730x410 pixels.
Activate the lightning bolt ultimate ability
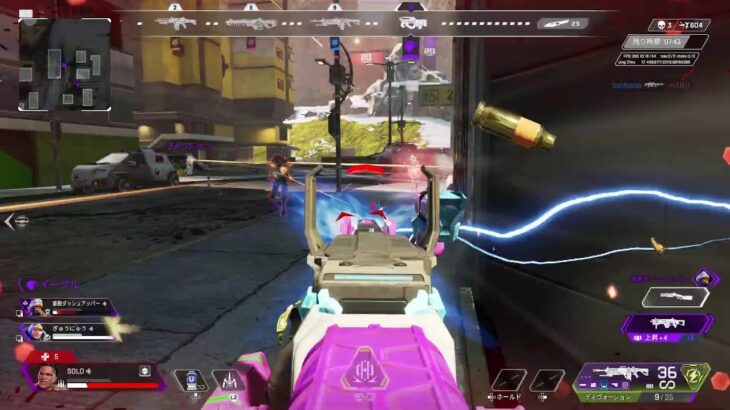pos(691,378)
